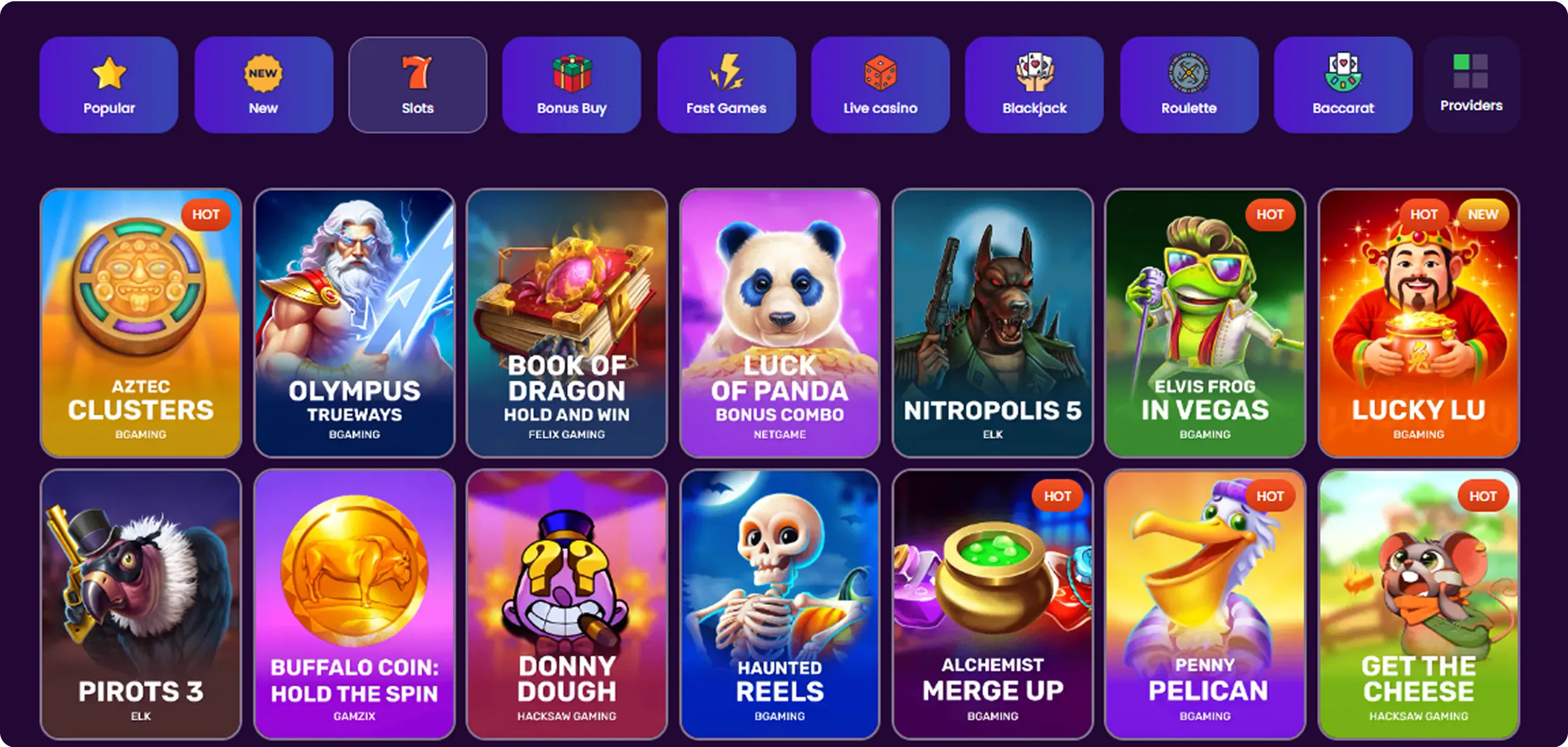Image resolution: width=1568 pixels, height=747 pixels.
Task: Open the Roulette category
Action: pyautogui.click(x=1189, y=85)
